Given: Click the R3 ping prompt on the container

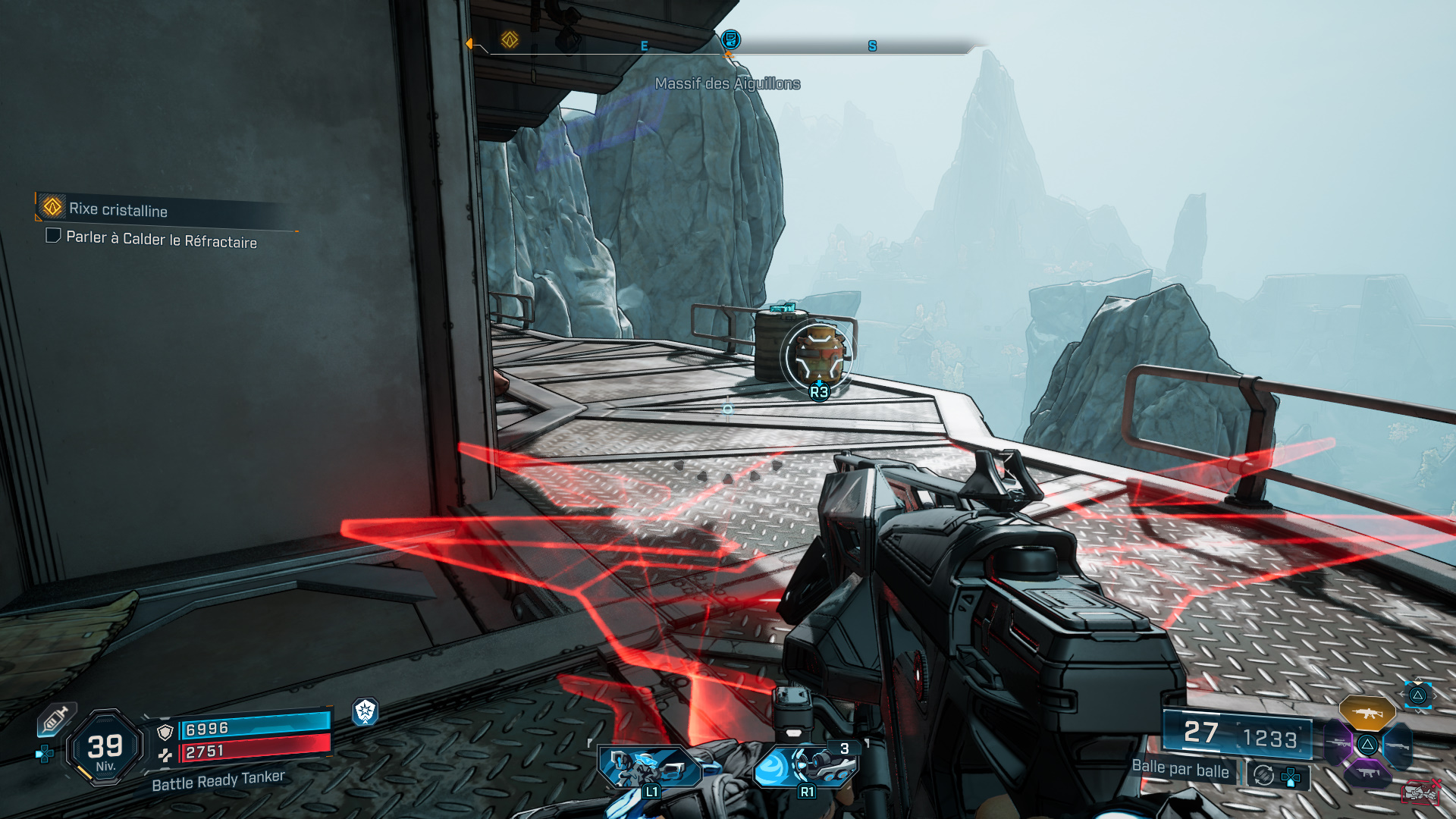Looking at the screenshot, I should (819, 391).
